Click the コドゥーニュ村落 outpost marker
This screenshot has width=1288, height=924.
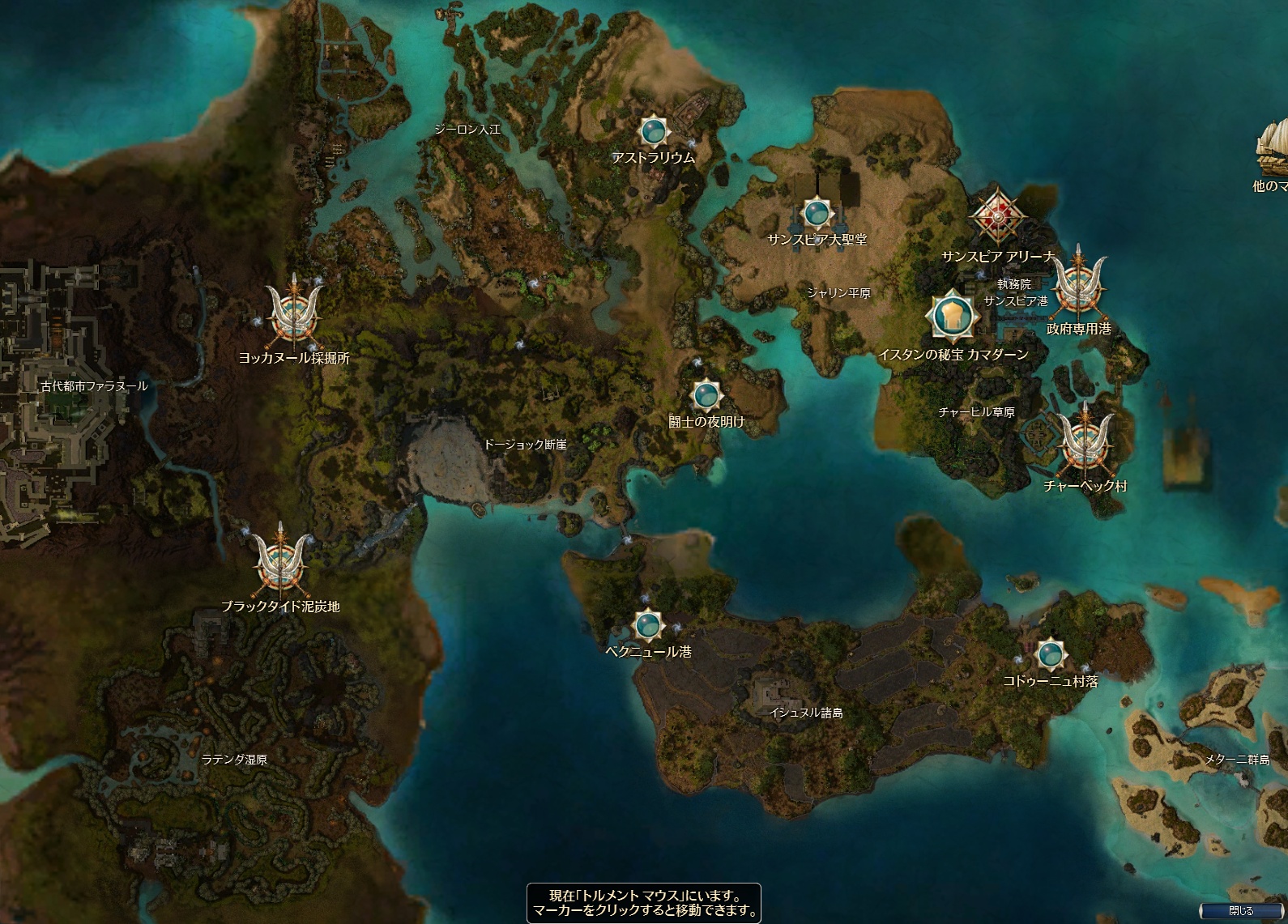1050,654
